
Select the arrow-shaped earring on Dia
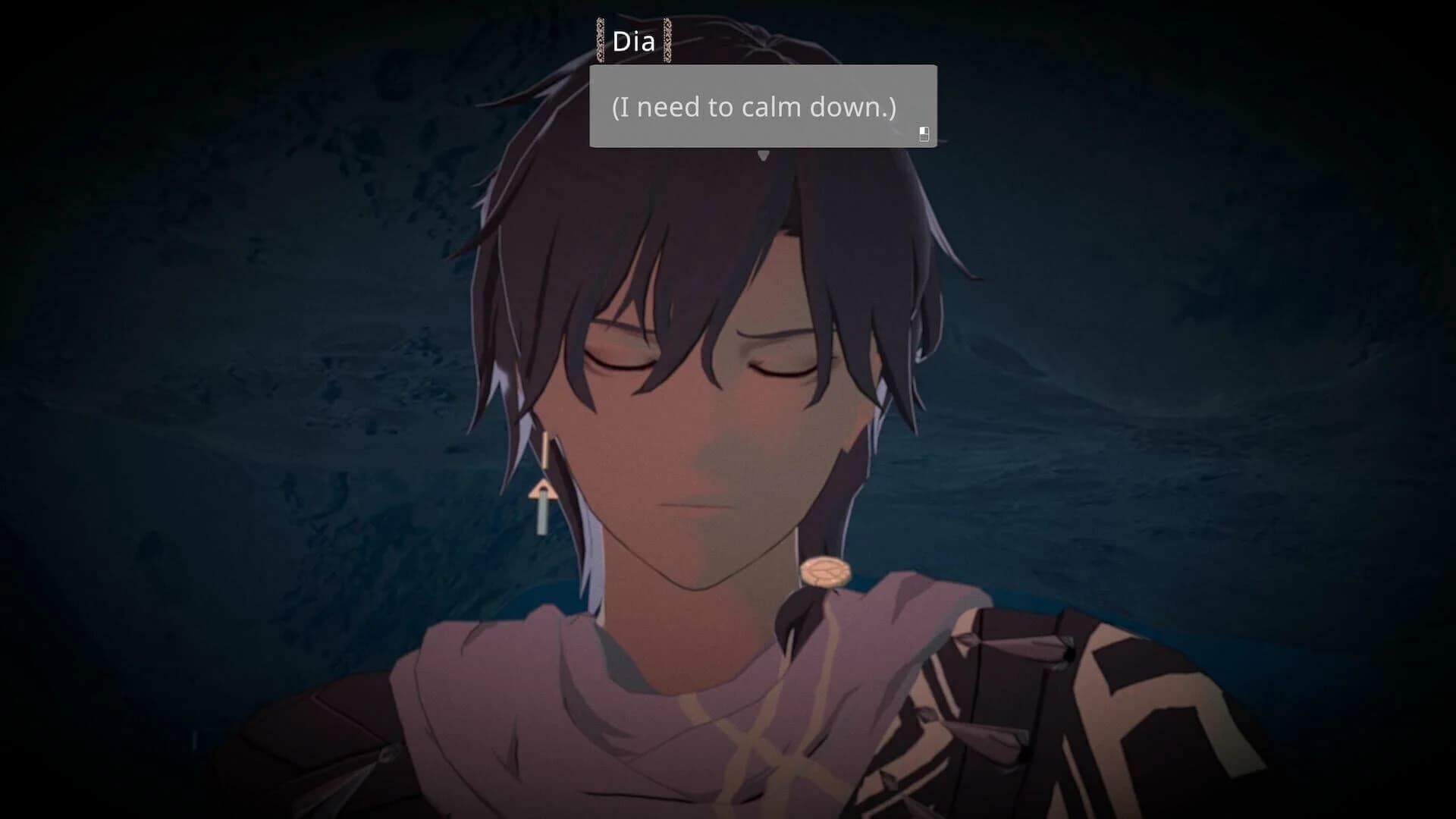543,493
